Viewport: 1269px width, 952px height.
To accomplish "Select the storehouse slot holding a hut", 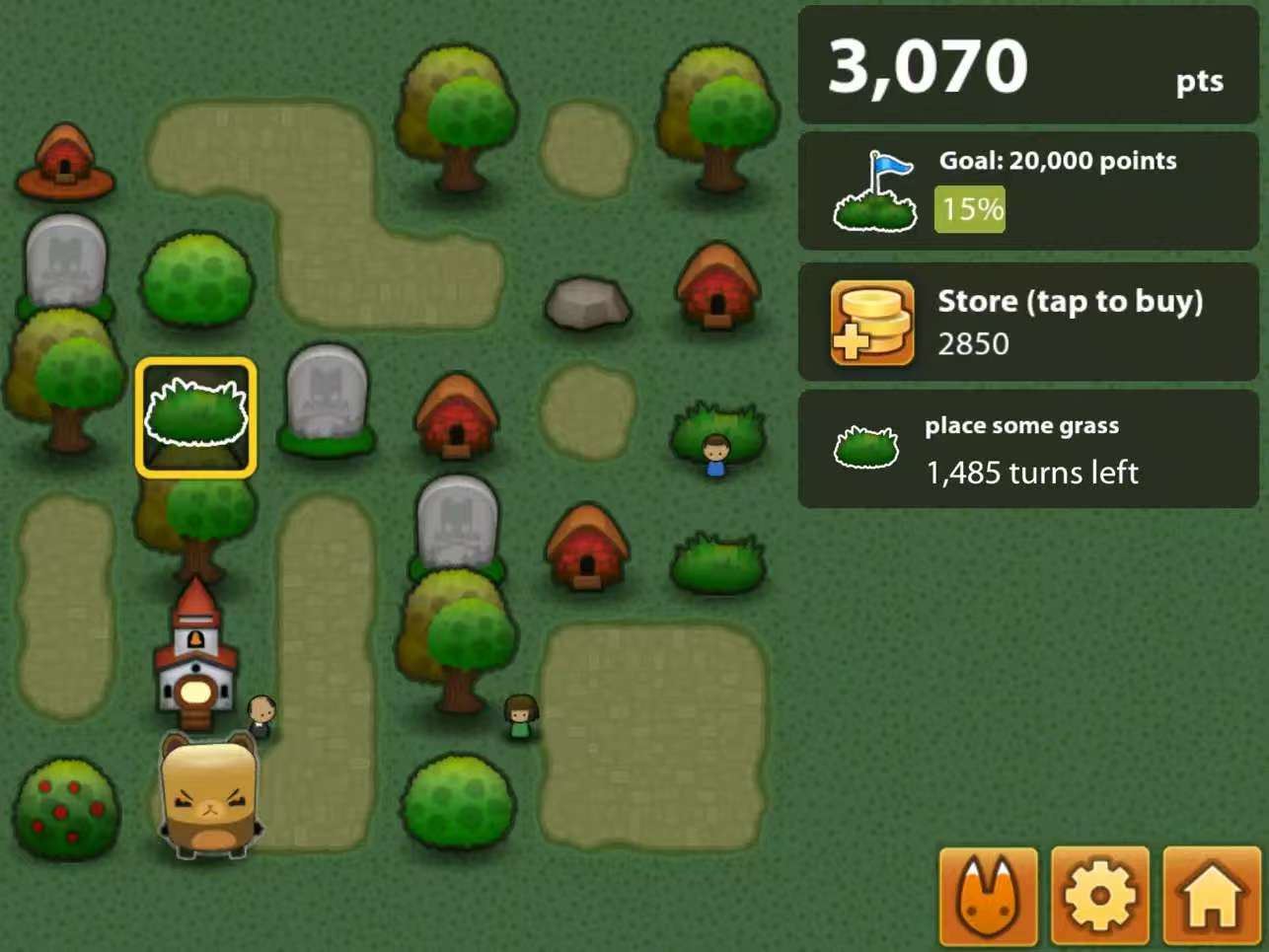I will 65,160.
